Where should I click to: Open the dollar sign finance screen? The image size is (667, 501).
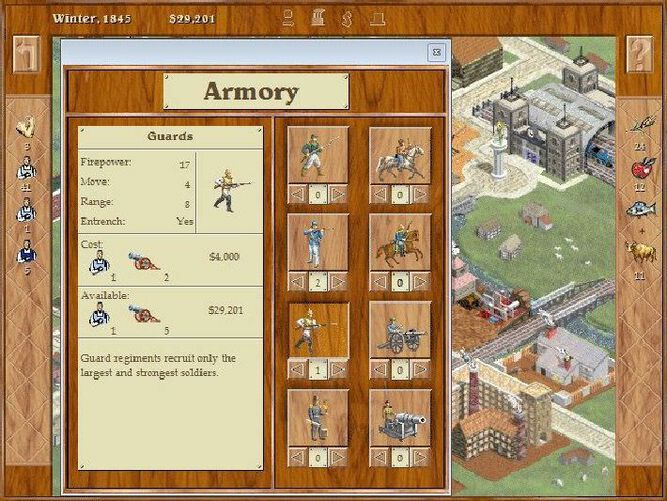347,17
